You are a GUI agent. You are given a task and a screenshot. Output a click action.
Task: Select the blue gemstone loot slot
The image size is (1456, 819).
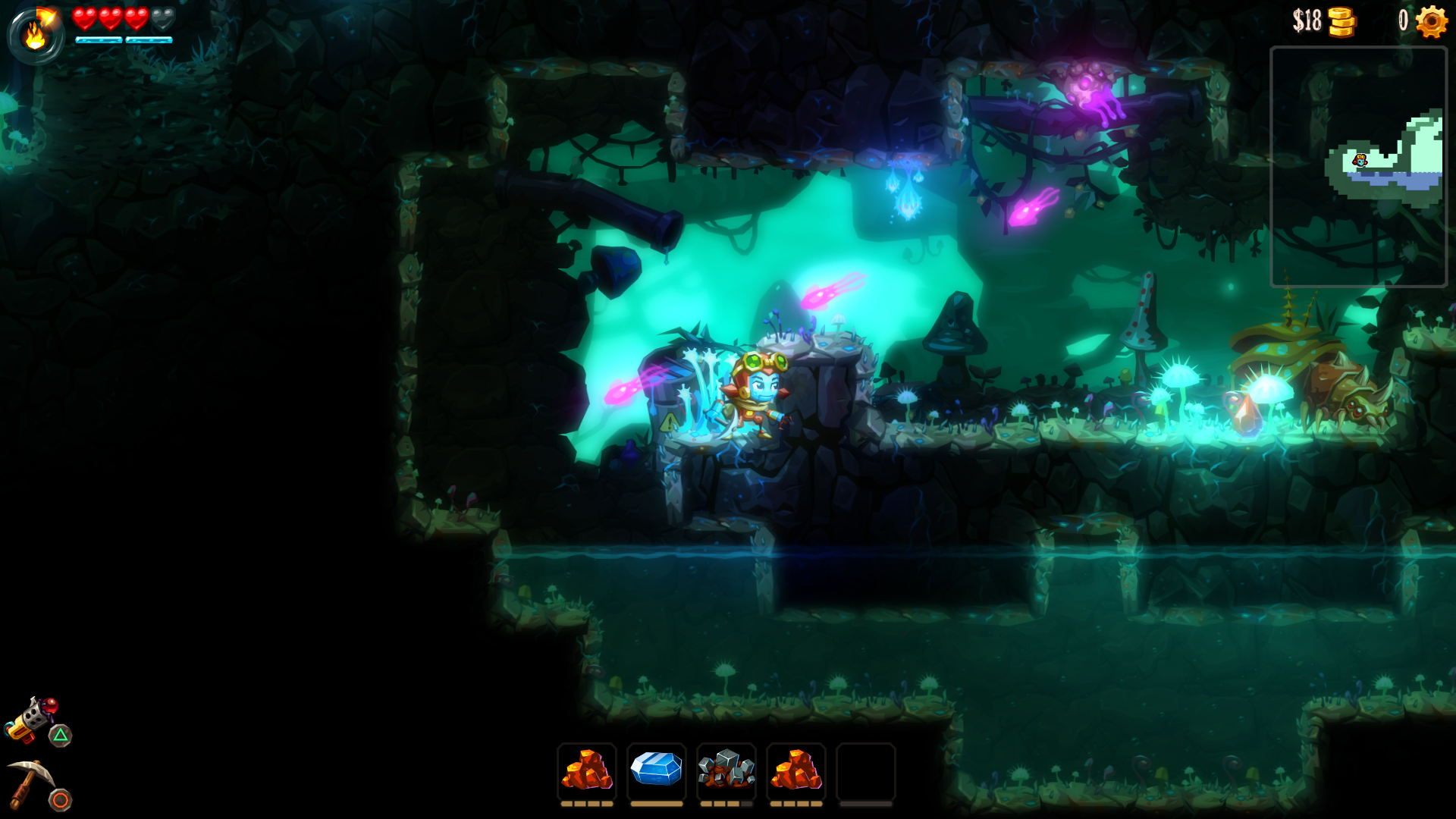coord(656,770)
